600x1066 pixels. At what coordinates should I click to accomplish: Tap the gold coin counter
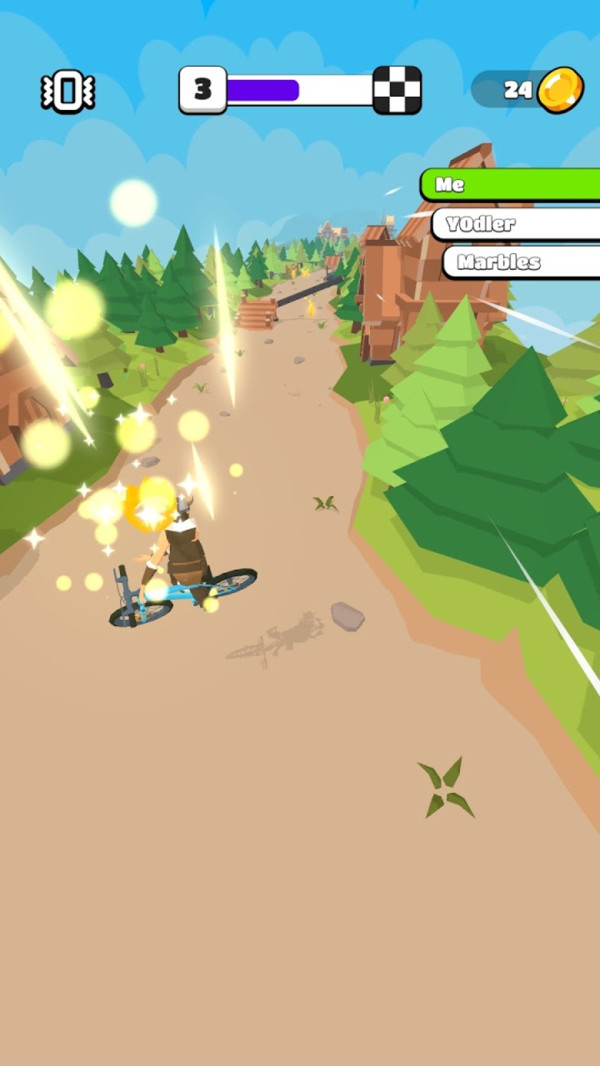(x=528, y=90)
